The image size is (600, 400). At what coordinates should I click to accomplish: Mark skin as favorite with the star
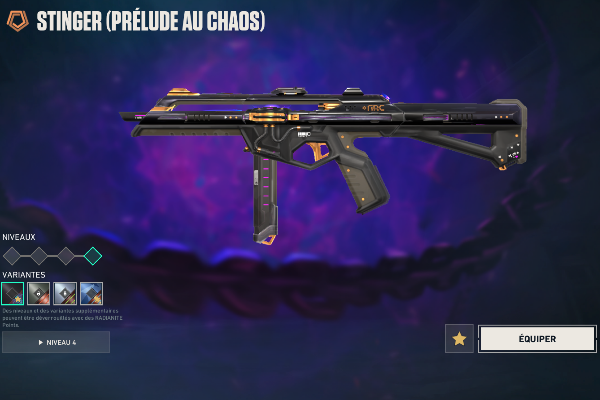click(459, 339)
